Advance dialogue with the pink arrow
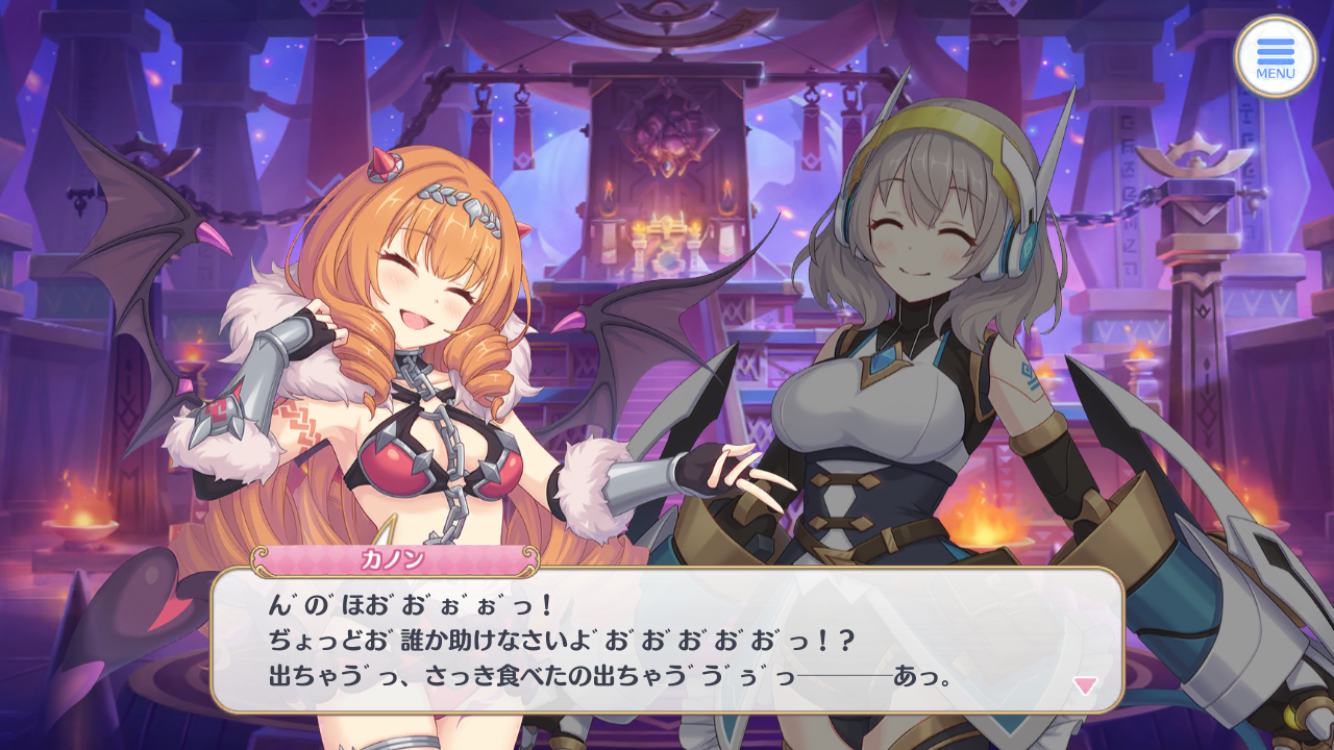1334x750 pixels. tap(1084, 685)
